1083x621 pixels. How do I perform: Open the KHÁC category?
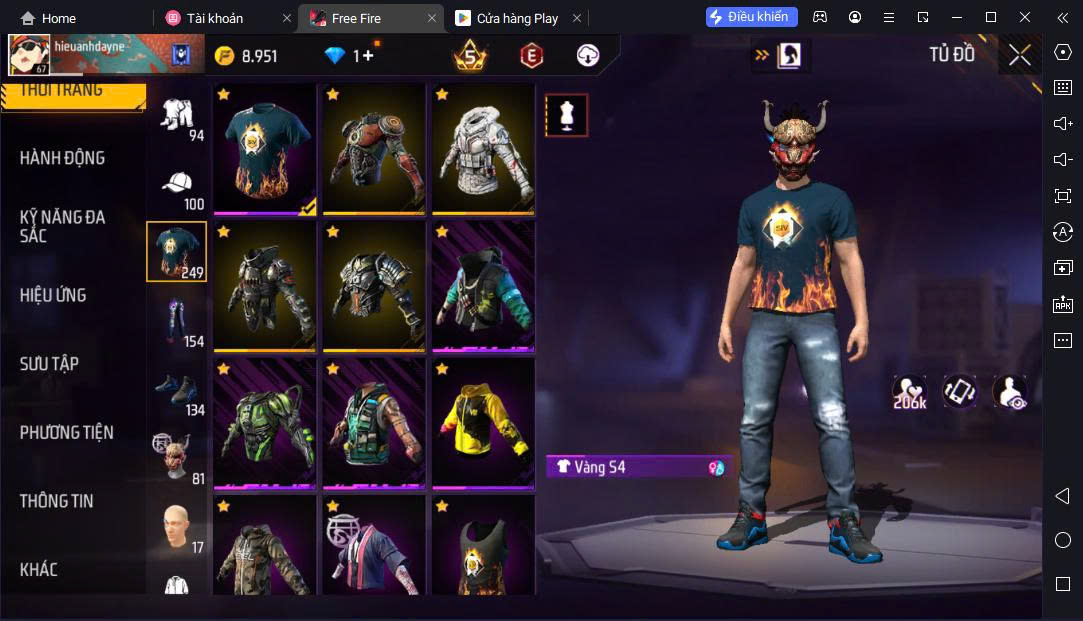click(39, 570)
